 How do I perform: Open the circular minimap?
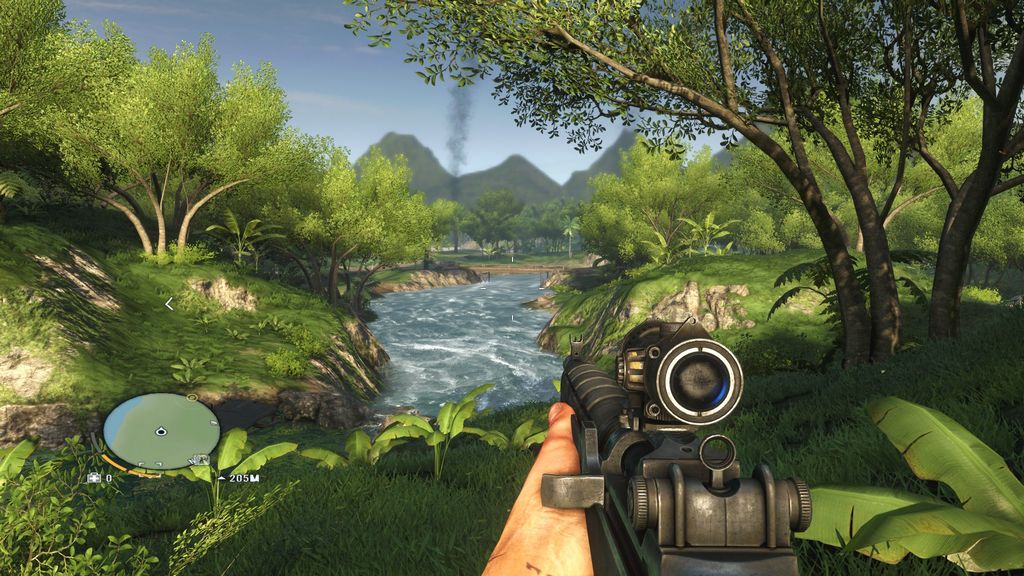160,431
